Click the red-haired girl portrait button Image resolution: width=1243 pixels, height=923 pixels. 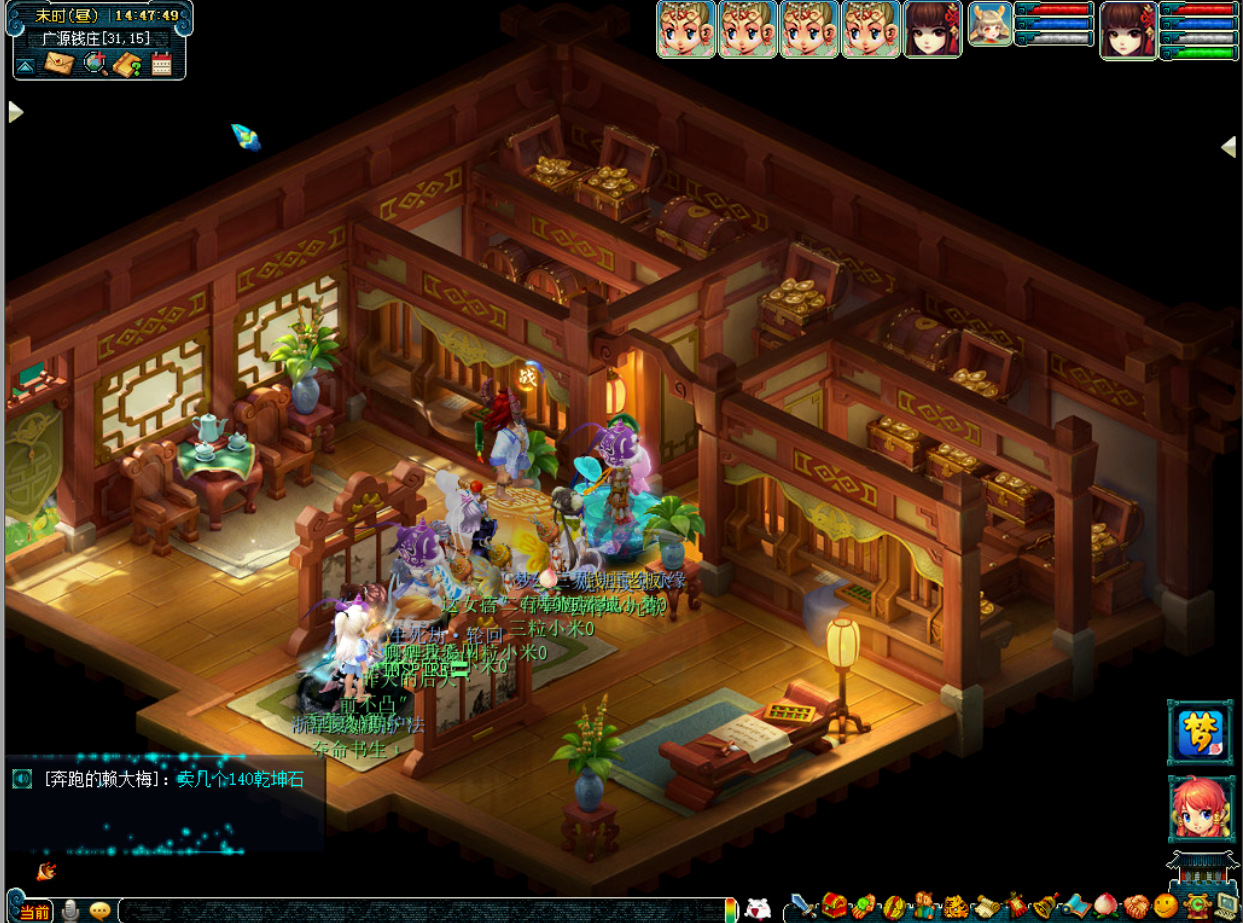(x=1201, y=809)
